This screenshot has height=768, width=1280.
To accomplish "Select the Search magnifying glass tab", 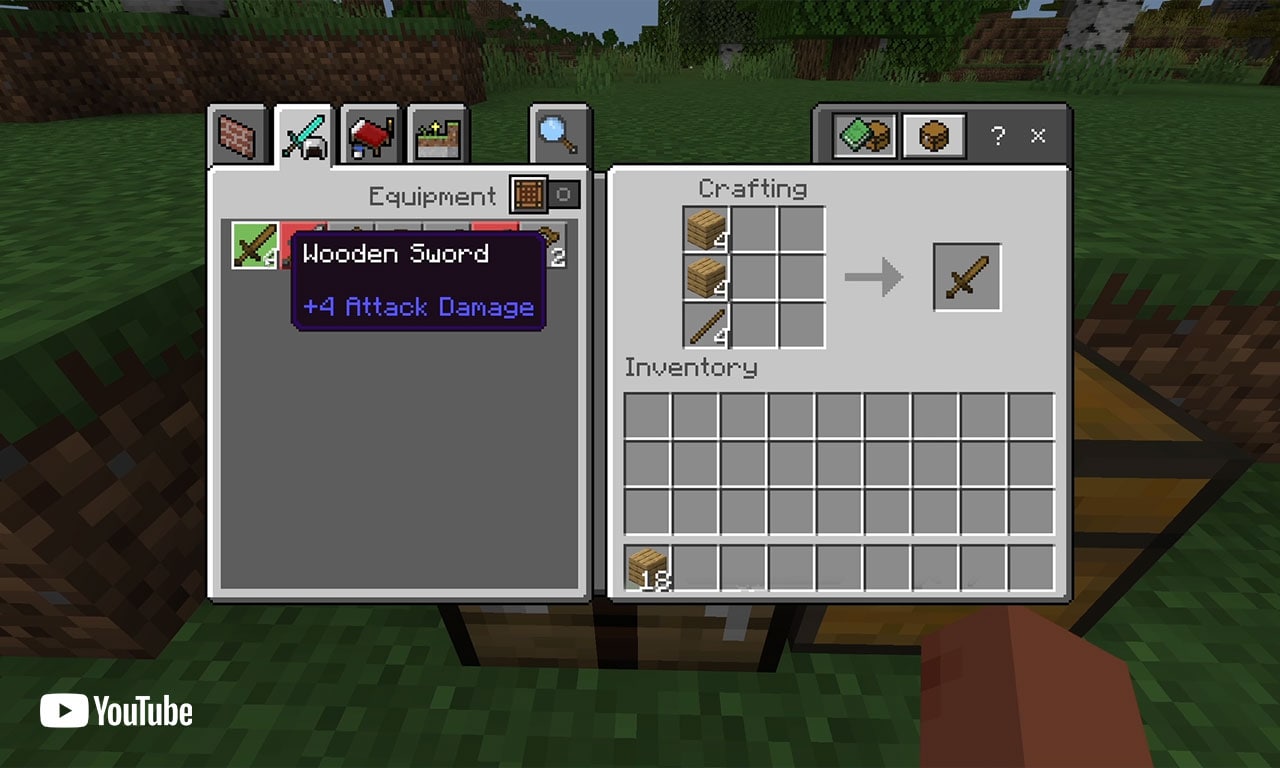I will coord(557,133).
